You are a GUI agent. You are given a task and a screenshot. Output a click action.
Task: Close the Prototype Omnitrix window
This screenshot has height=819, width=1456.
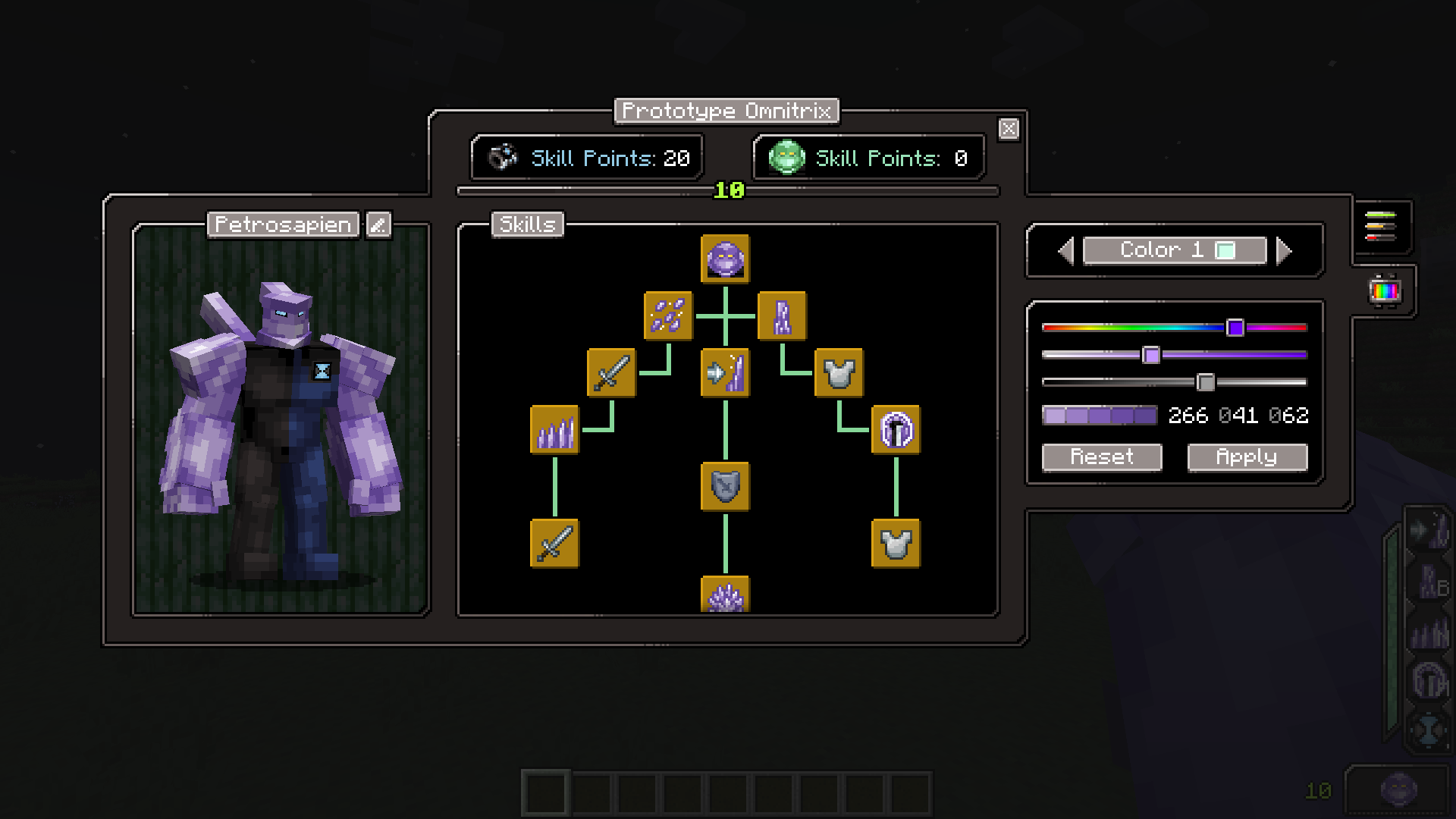(x=1009, y=130)
